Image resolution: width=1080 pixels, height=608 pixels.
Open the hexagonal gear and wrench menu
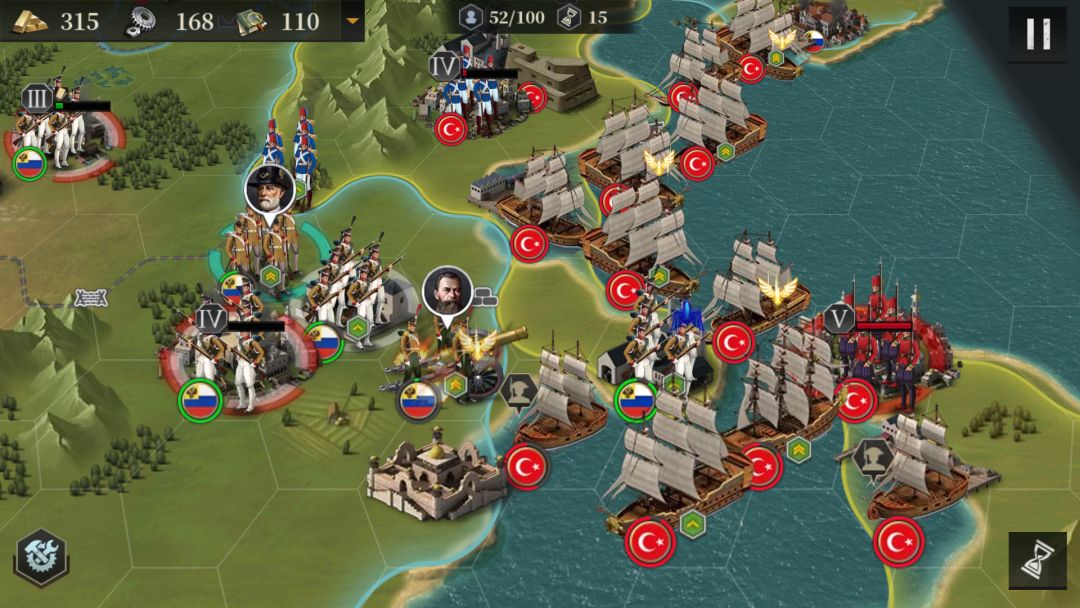coord(41,557)
